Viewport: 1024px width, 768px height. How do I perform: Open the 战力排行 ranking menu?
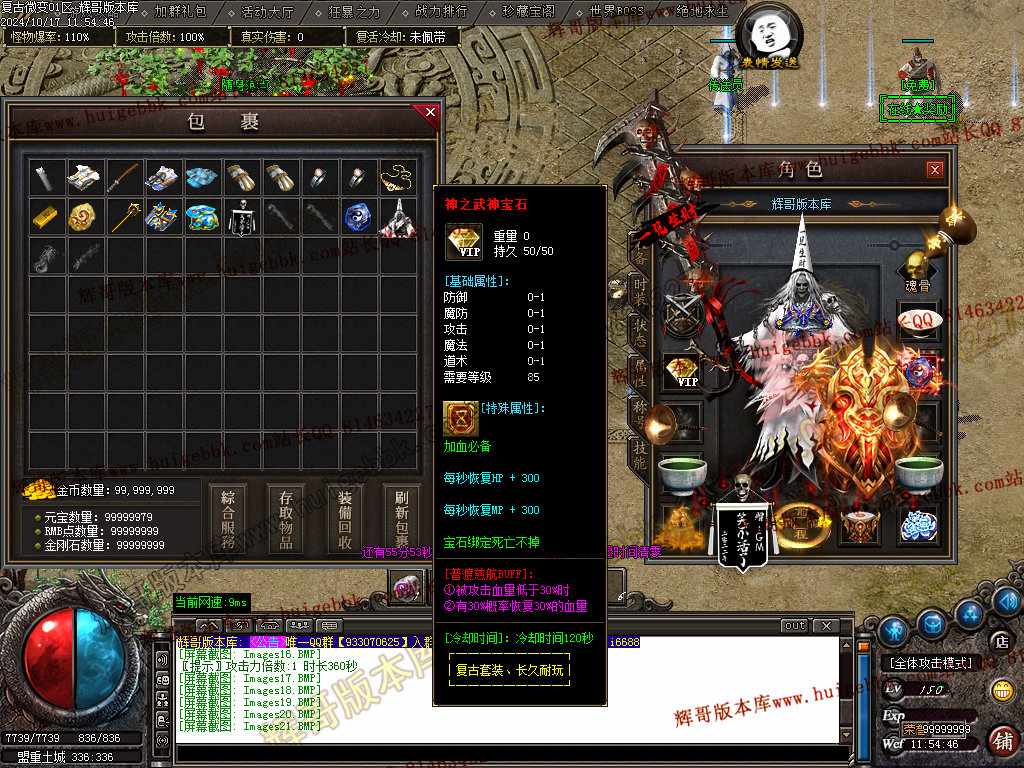441,12
